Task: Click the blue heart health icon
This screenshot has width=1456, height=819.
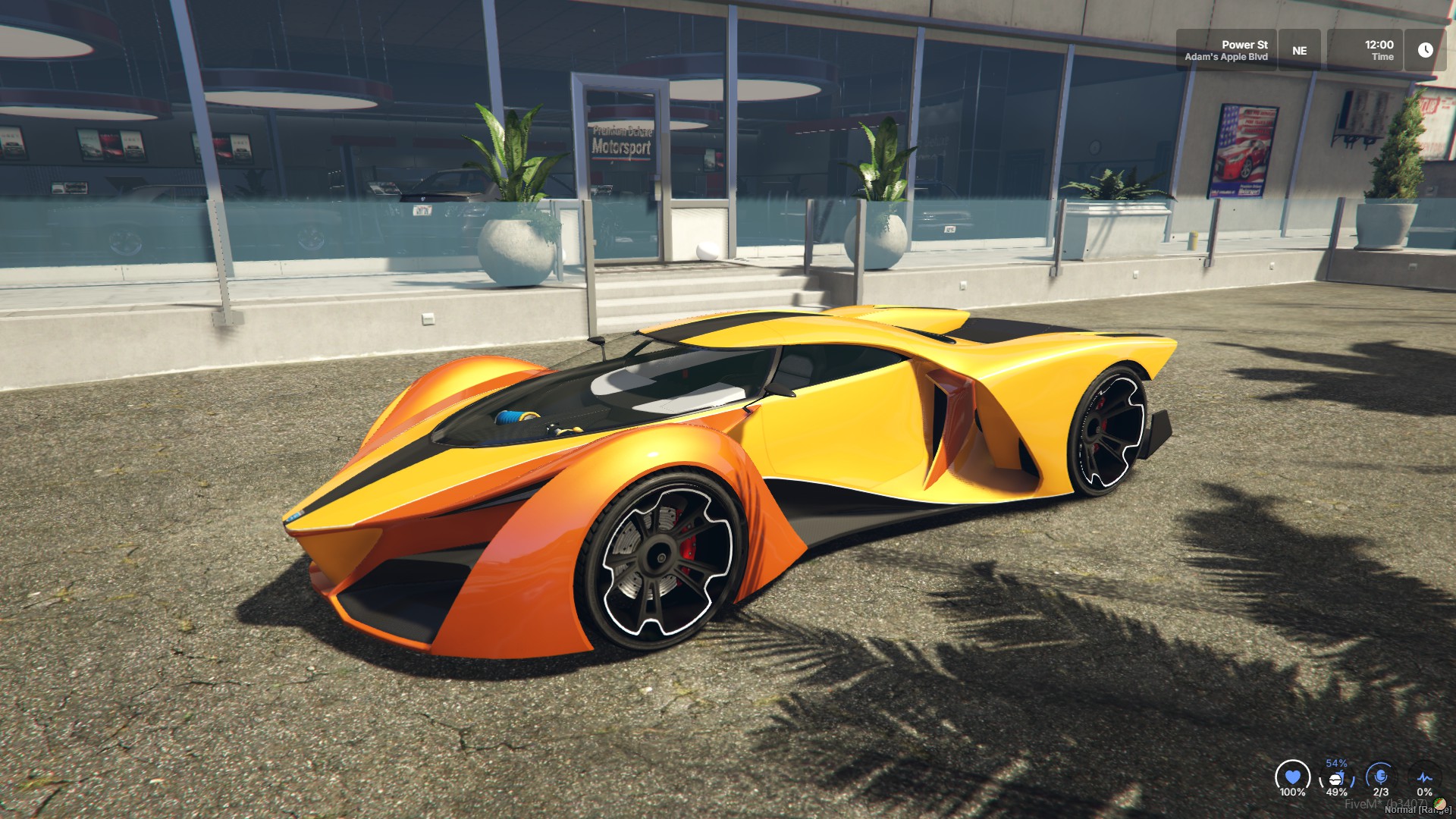Action: (x=1292, y=777)
